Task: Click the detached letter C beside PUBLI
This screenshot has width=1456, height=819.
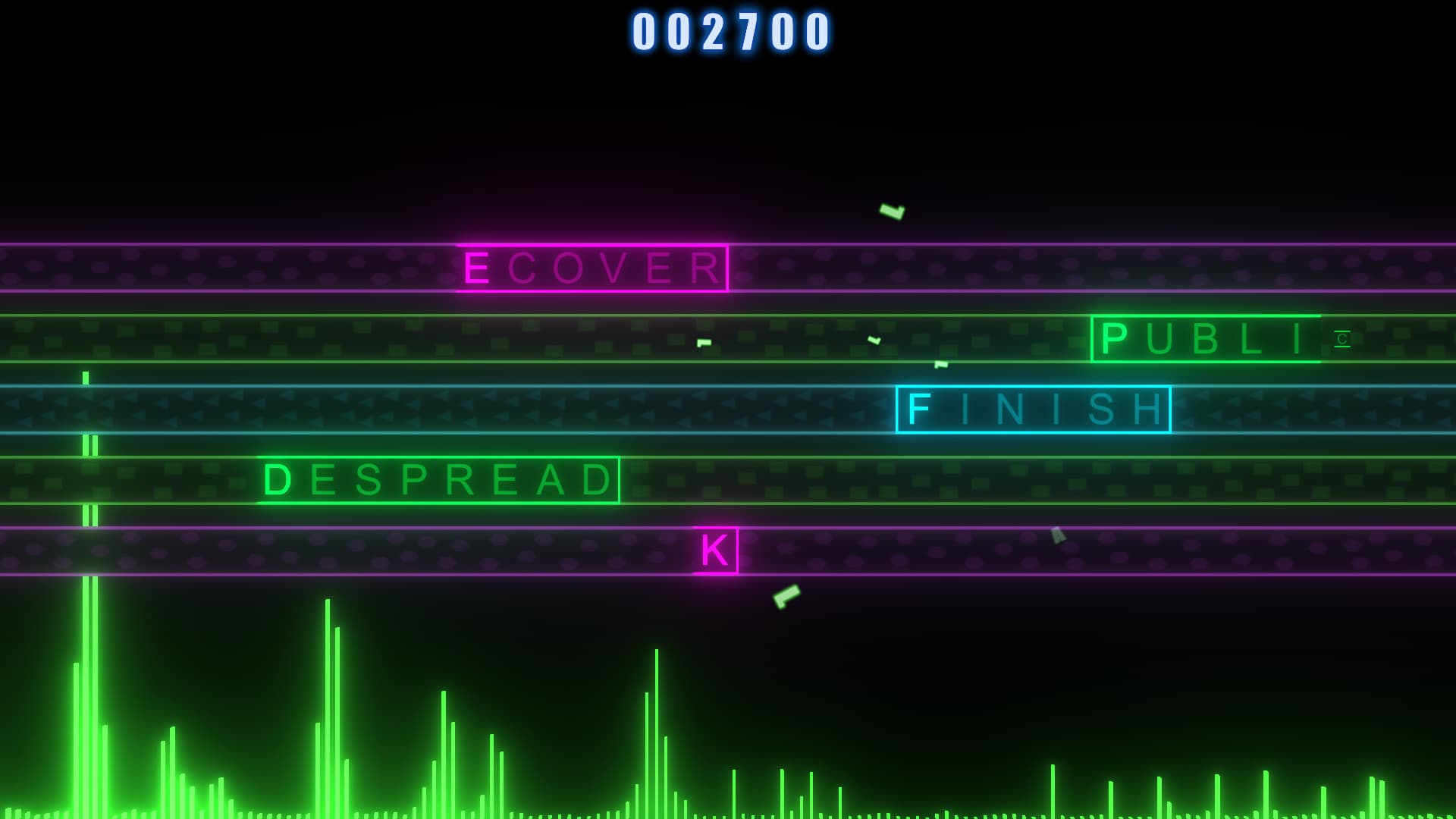Action: point(1341,338)
